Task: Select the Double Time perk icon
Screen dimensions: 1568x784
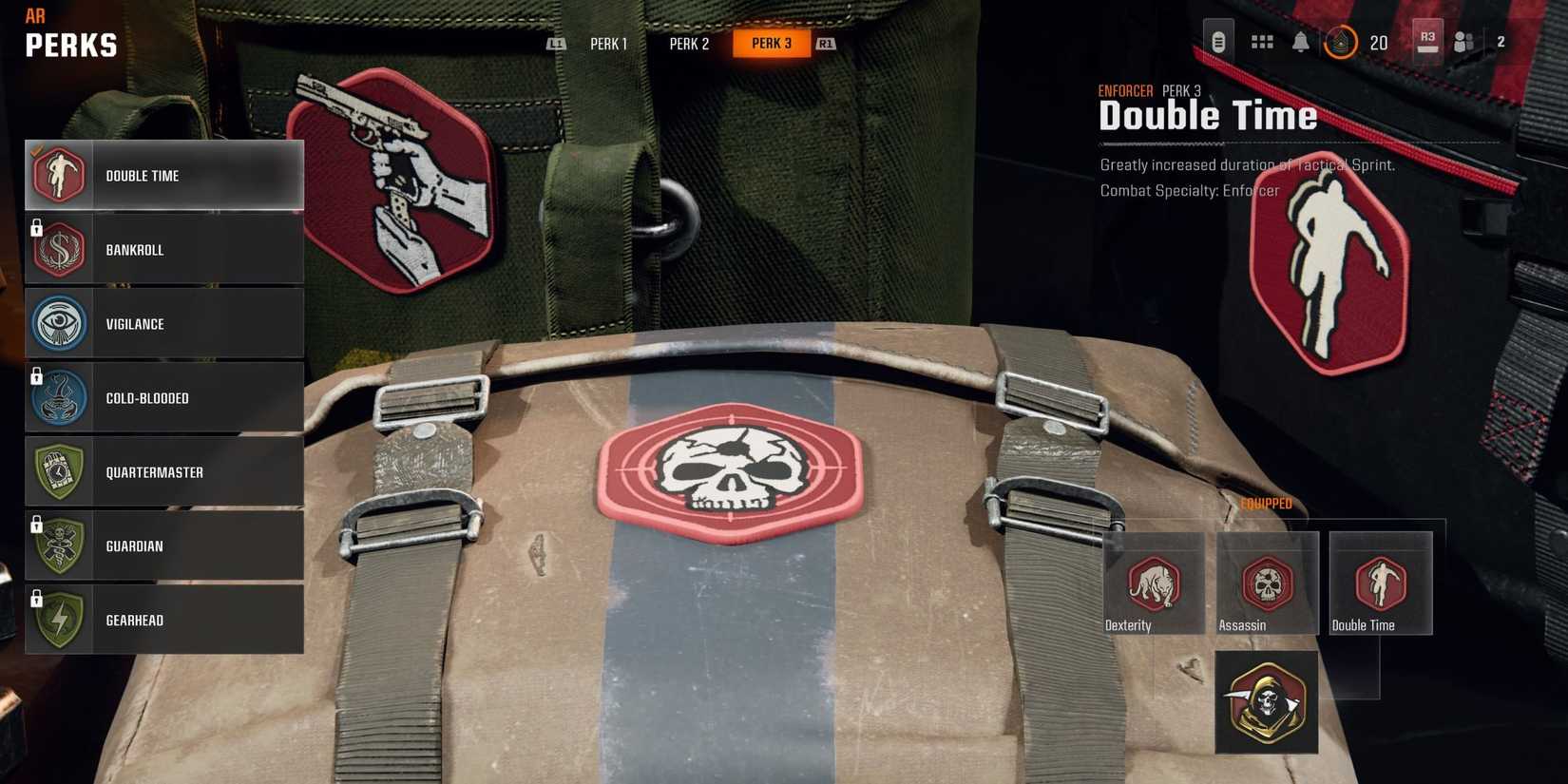Action: [59, 175]
